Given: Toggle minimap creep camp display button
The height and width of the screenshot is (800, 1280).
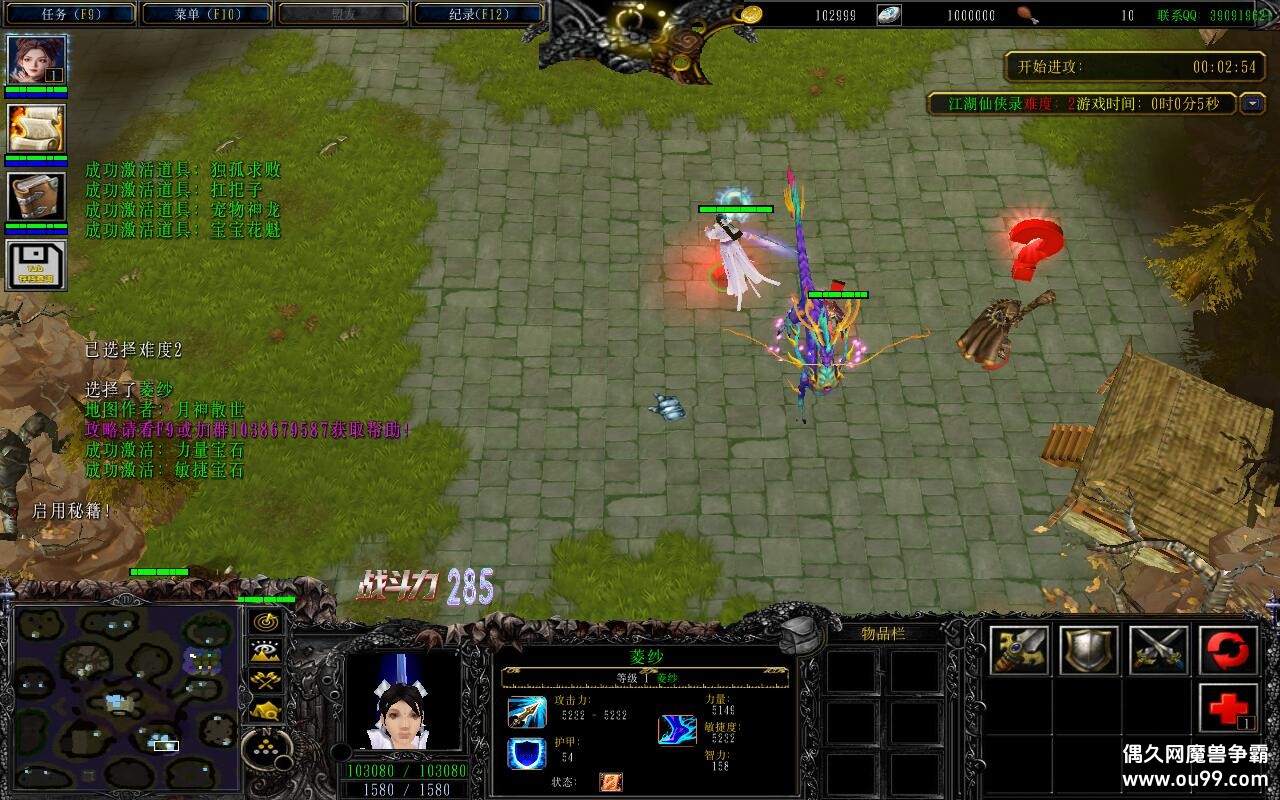Looking at the screenshot, I should (x=266, y=711).
